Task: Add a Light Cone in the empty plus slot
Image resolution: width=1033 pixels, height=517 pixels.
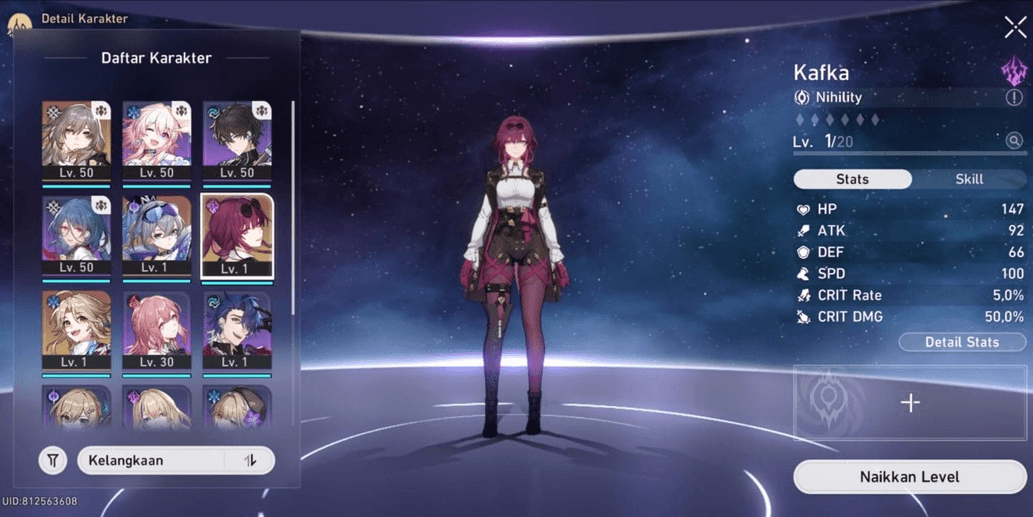Action: (910, 403)
